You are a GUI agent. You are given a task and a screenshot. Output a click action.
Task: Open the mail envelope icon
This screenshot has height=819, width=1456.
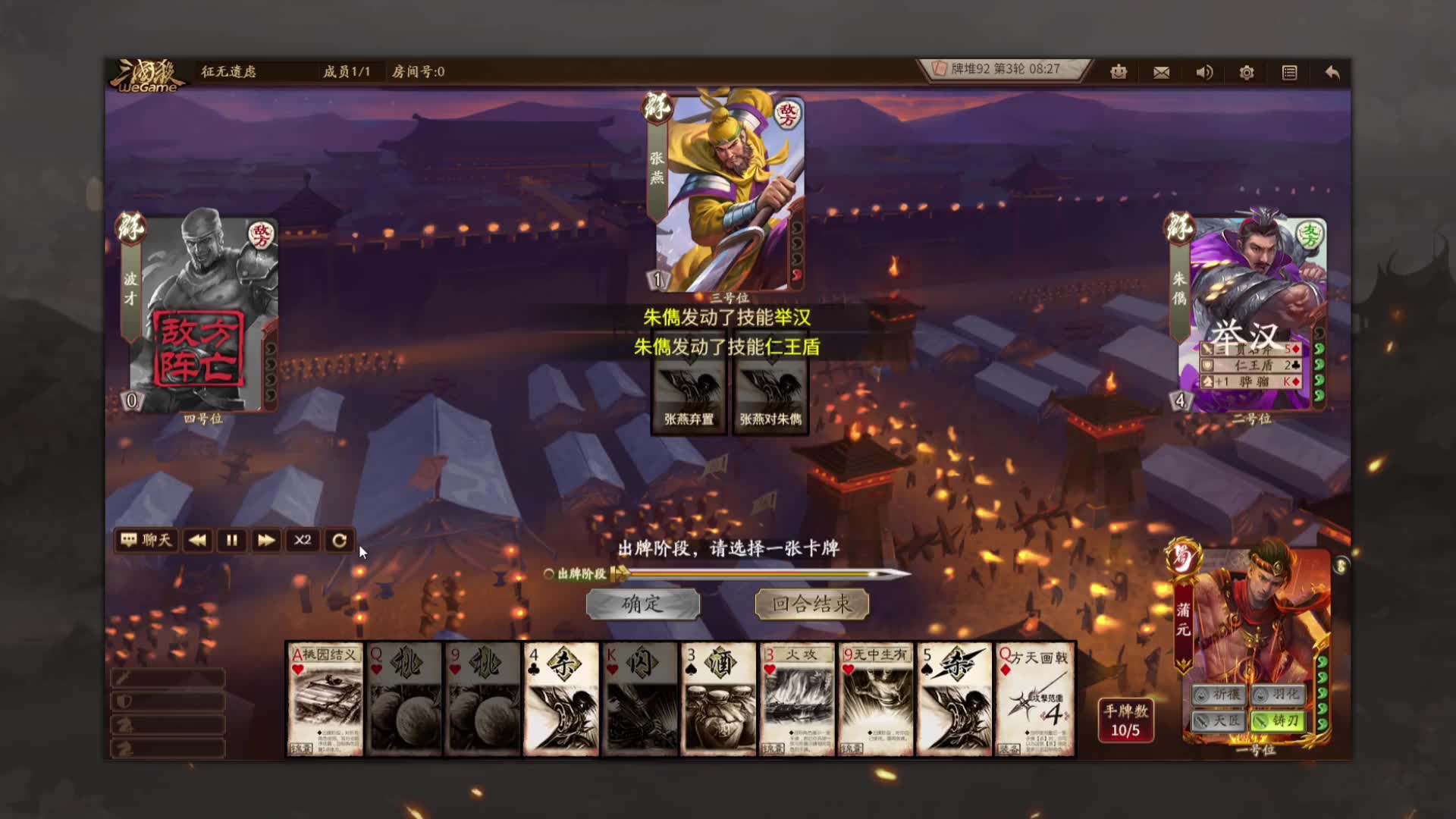(x=1161, y=72)
